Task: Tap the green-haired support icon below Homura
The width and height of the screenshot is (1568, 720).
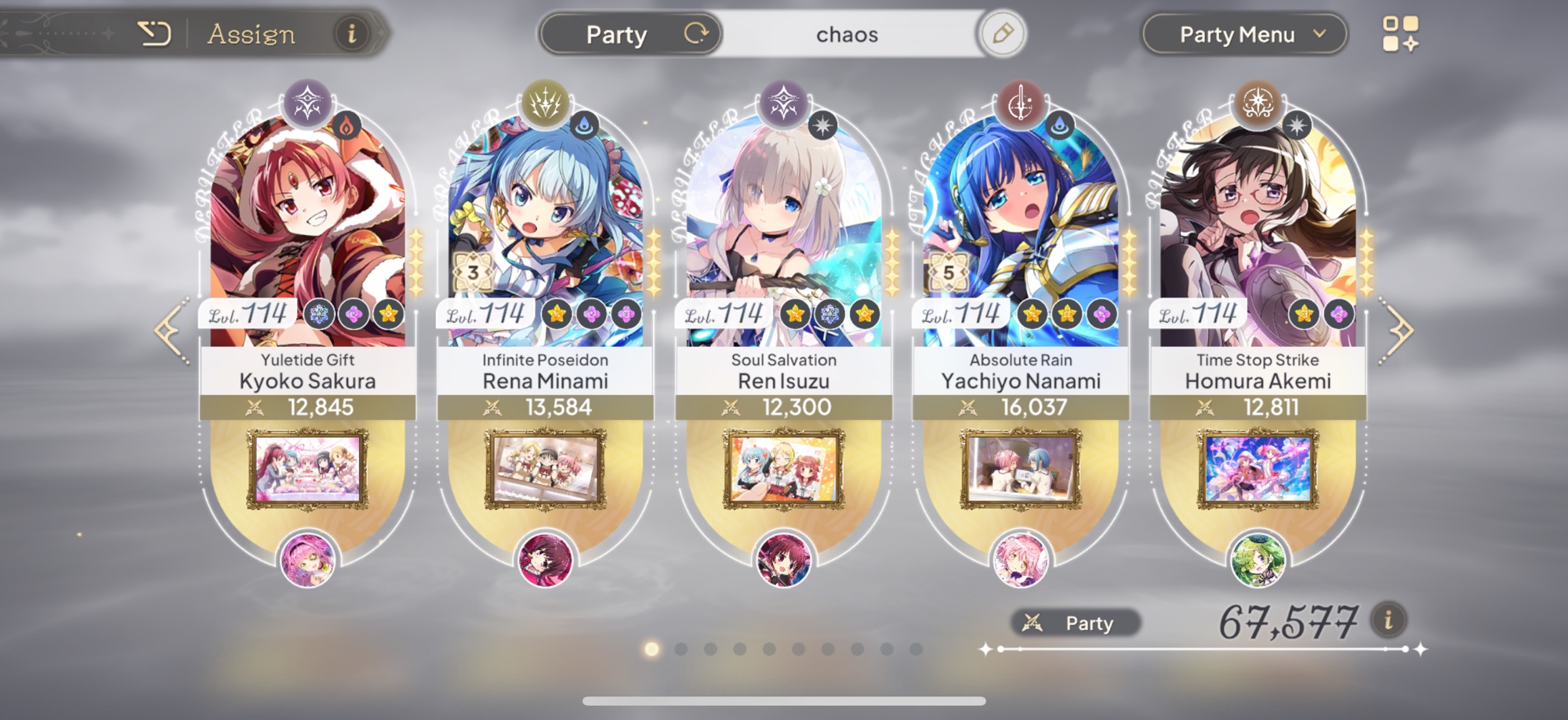Action: tap(1258, 560)
